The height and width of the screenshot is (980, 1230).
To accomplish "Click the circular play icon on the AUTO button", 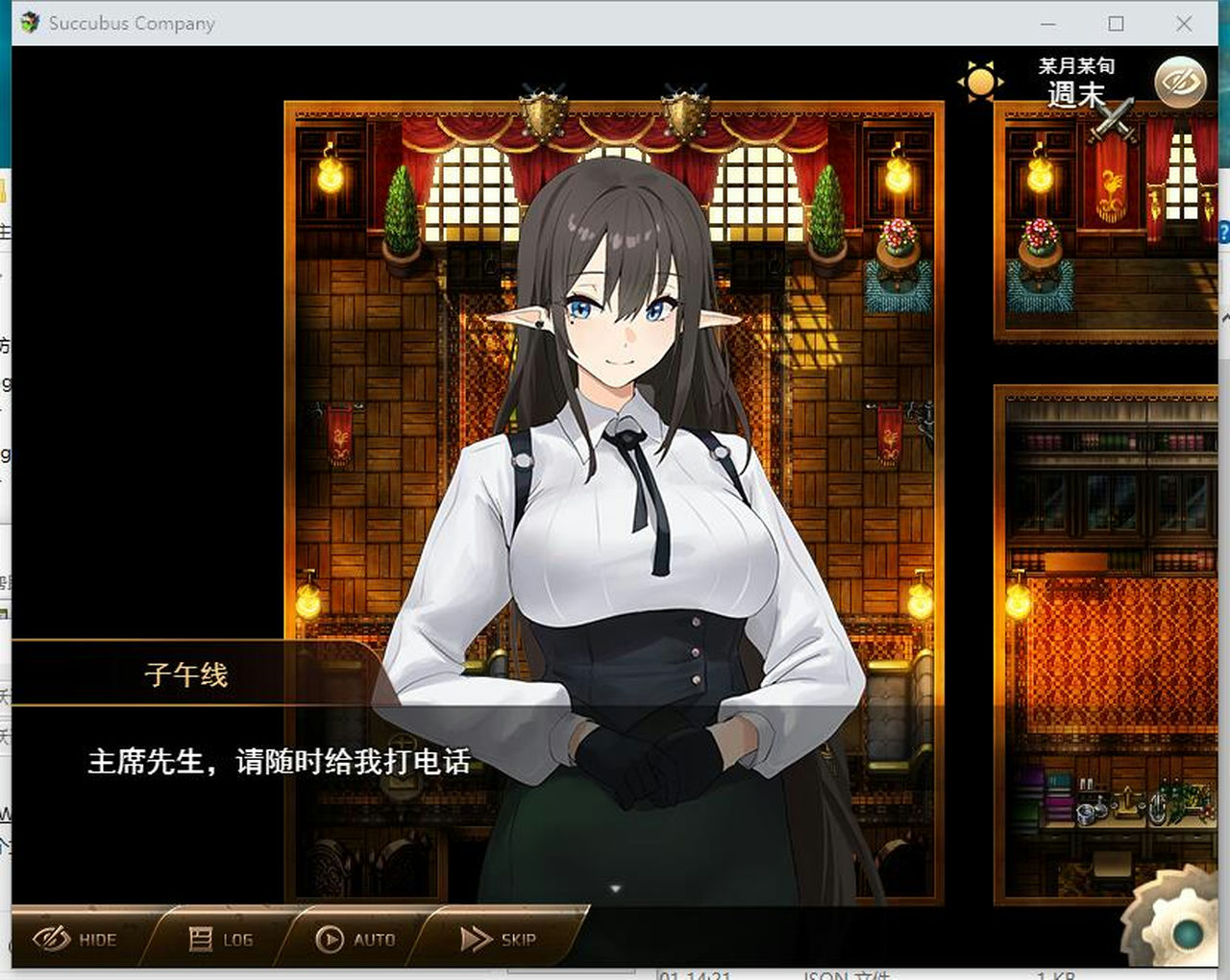I will point(330,939).
